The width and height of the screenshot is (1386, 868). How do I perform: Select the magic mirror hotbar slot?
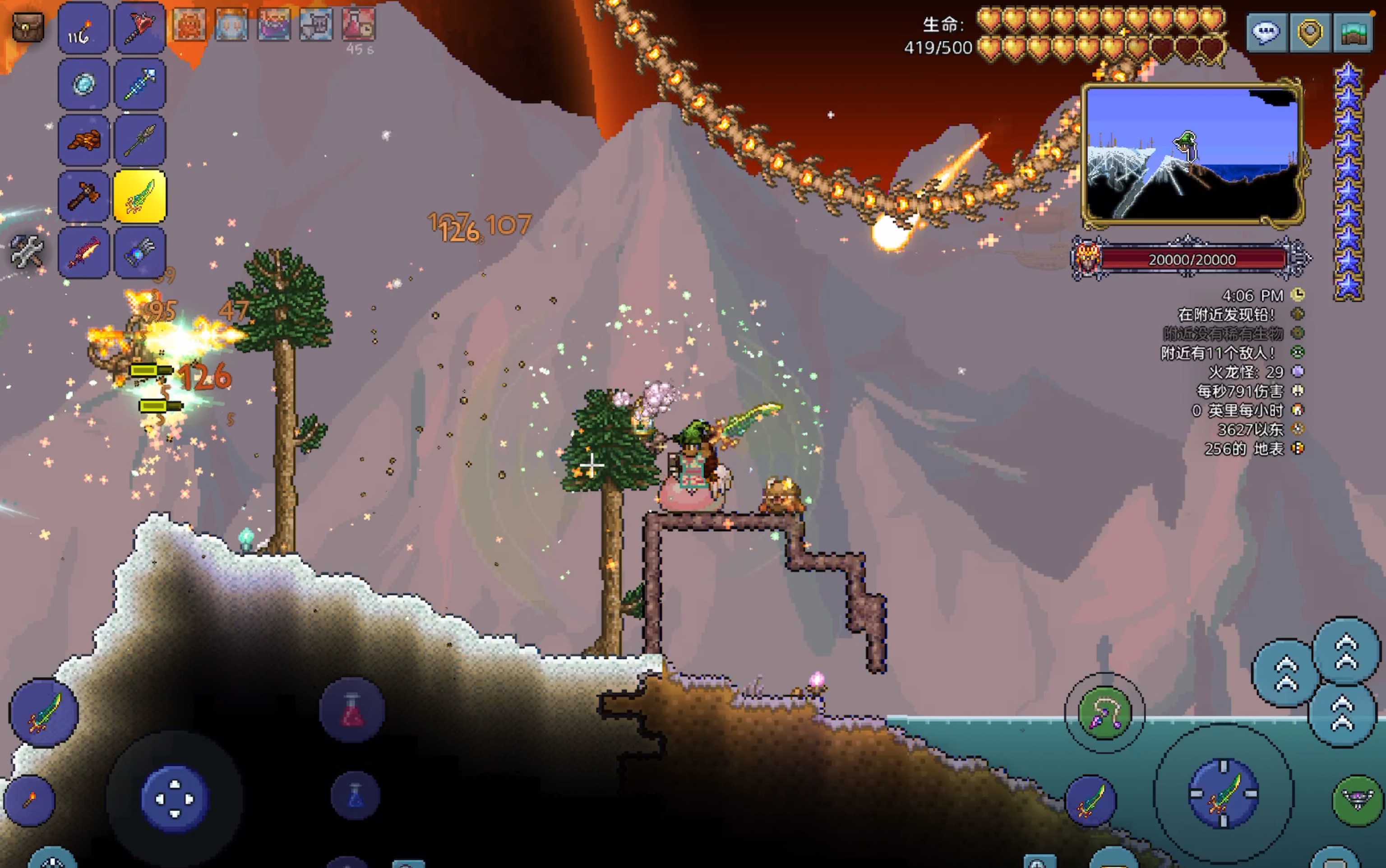coord(83,84)
